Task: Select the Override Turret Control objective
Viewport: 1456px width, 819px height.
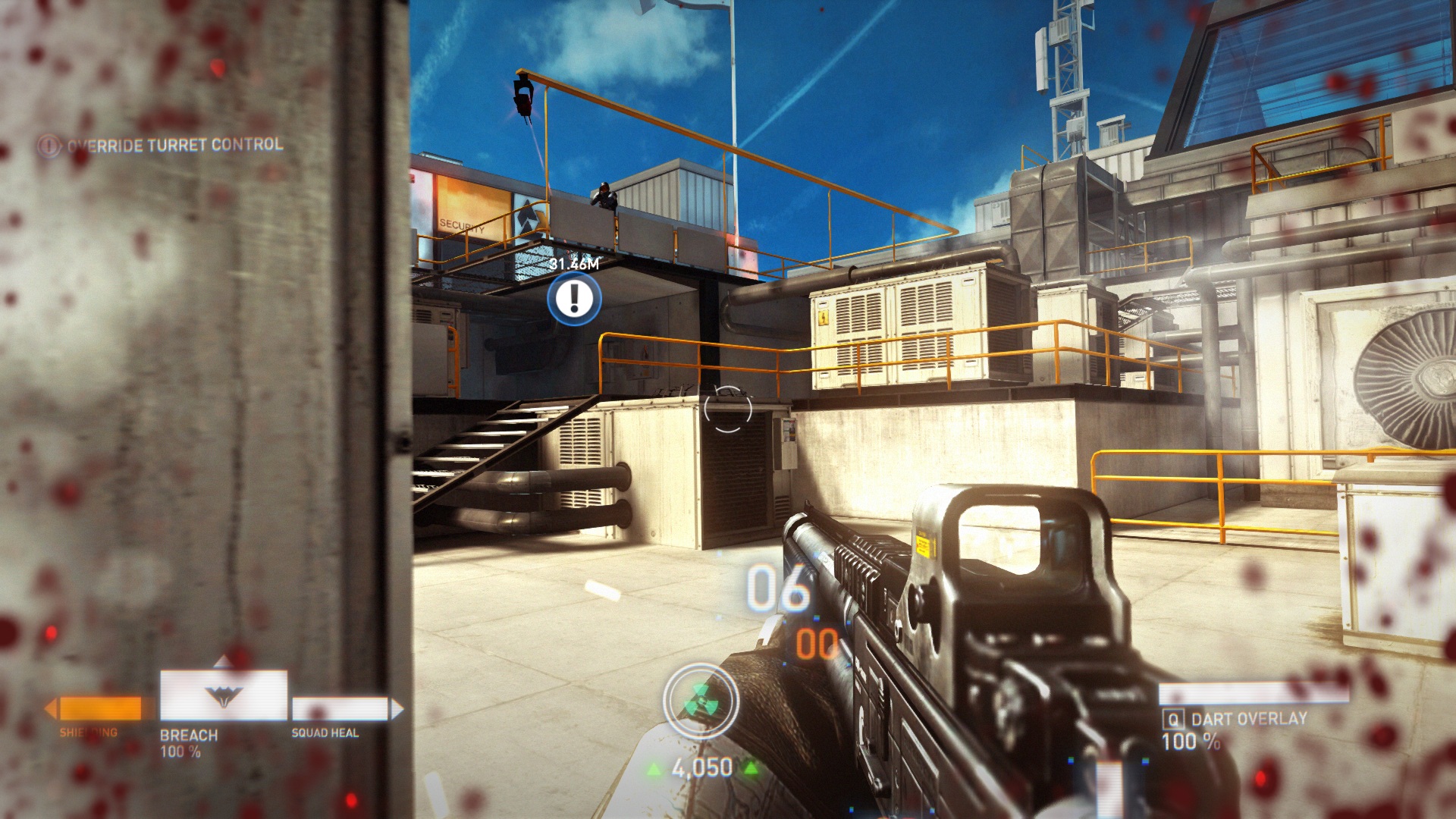Action: click(174, 145)
